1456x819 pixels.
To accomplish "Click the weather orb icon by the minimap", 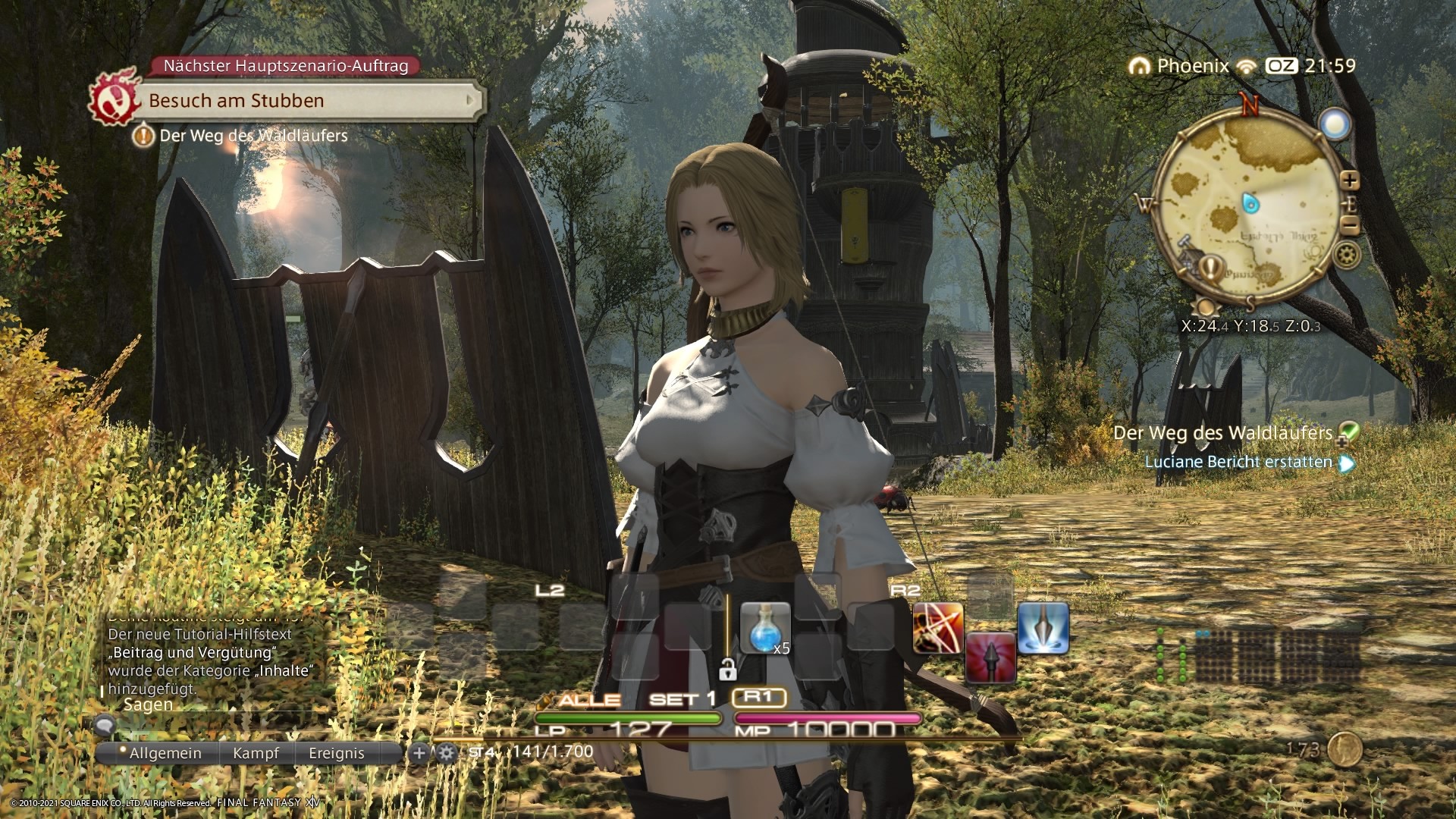I will tap(1334, 124).
